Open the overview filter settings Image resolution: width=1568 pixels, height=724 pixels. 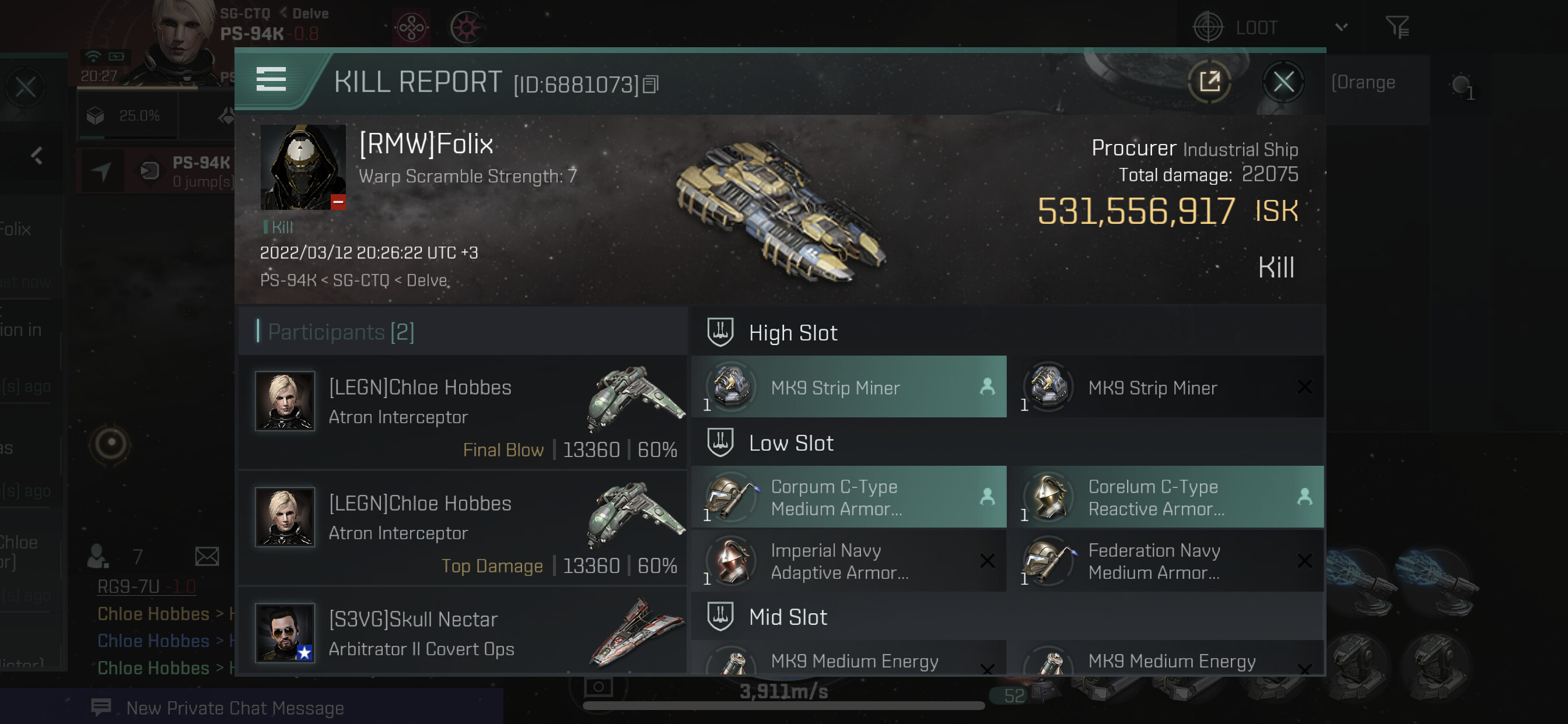click(1397, 28)
